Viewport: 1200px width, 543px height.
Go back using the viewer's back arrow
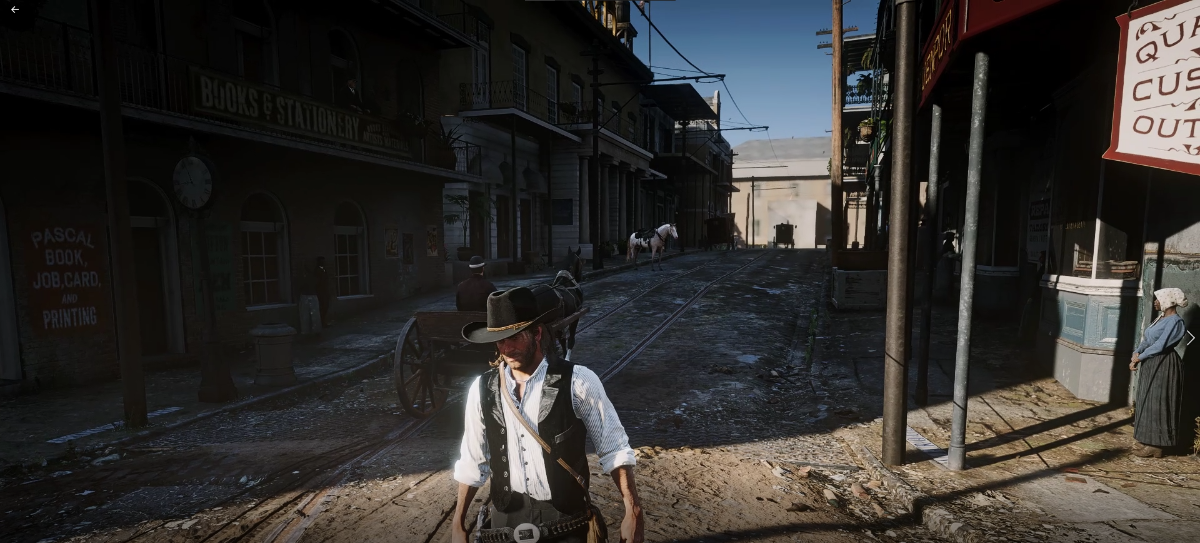15,9
